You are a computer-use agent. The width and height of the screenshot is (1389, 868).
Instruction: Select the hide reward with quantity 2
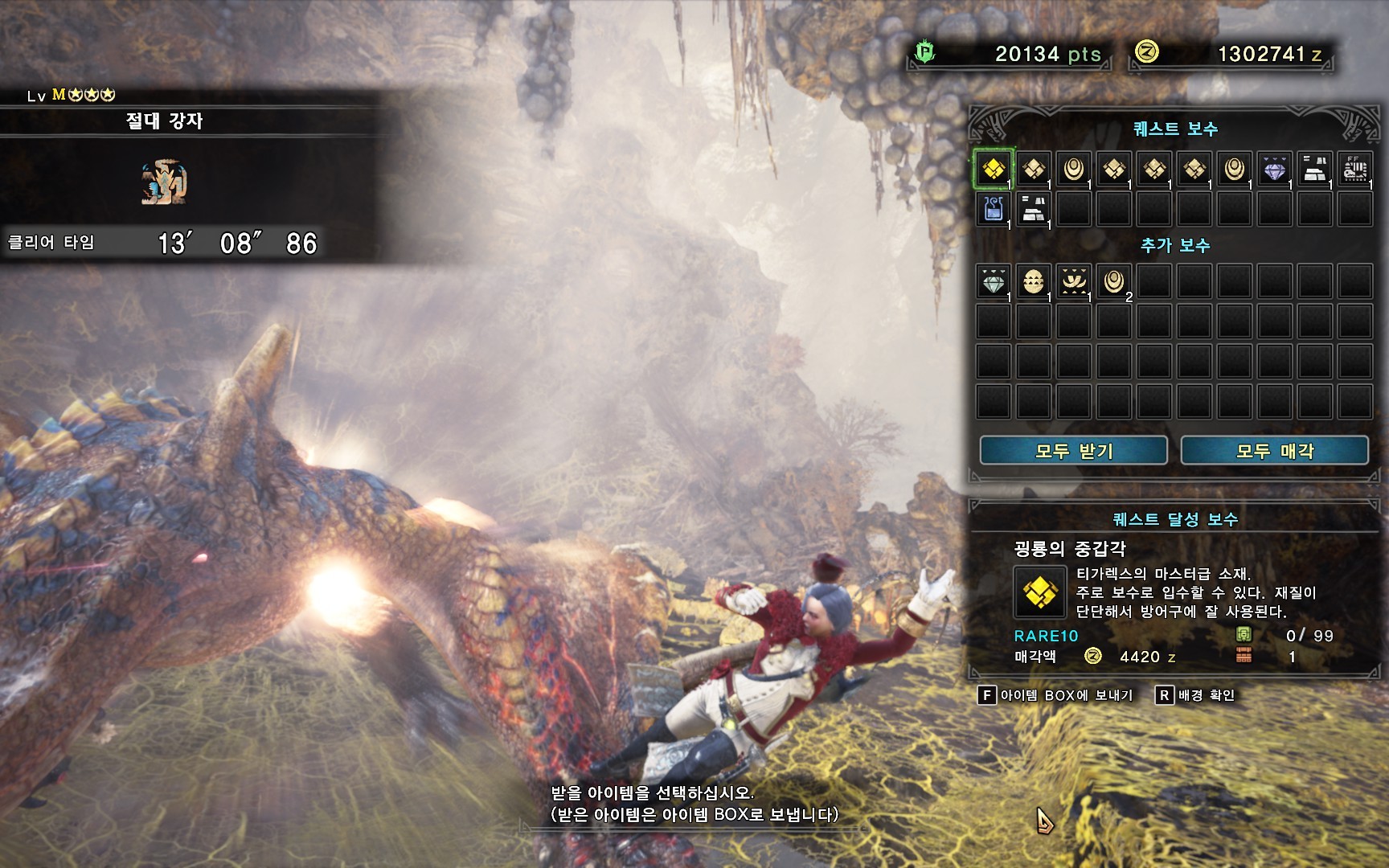point(1114,281)
